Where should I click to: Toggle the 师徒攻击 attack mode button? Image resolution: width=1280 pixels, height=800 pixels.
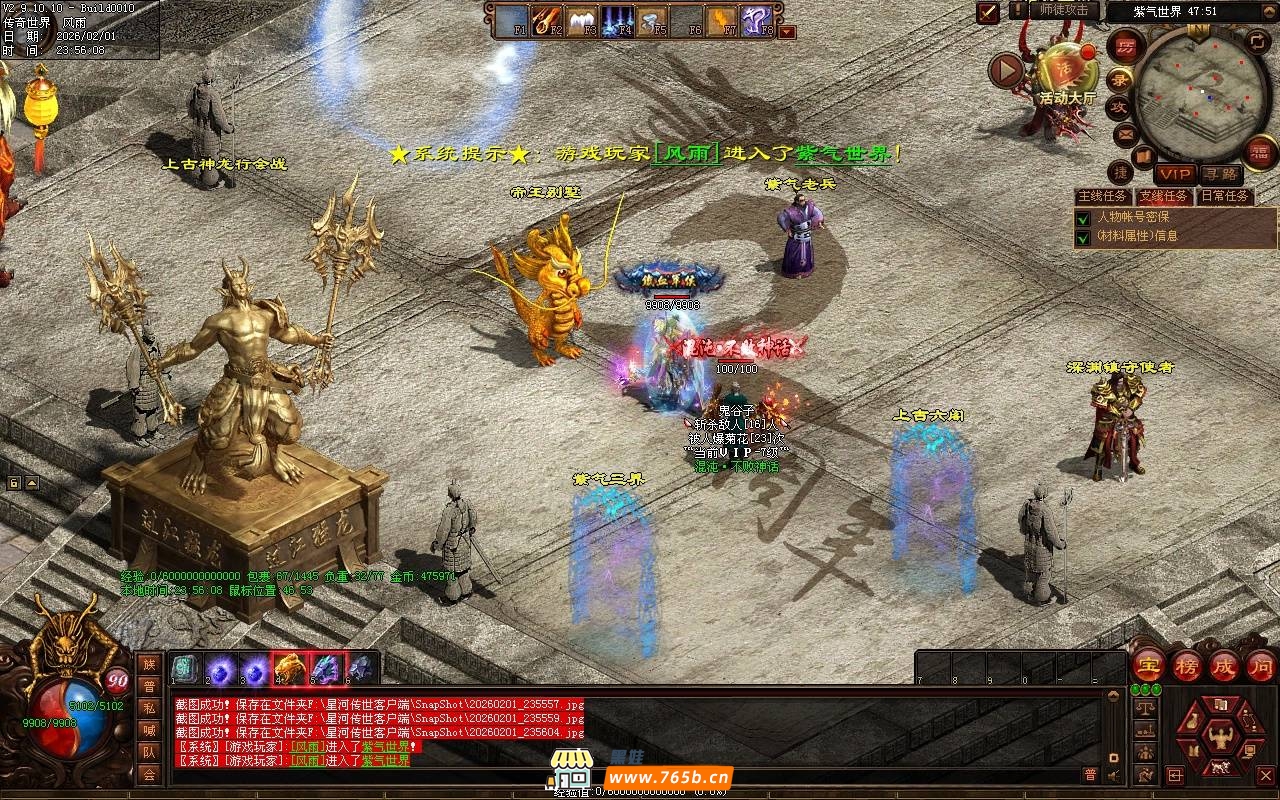(x=1064, y=10)
